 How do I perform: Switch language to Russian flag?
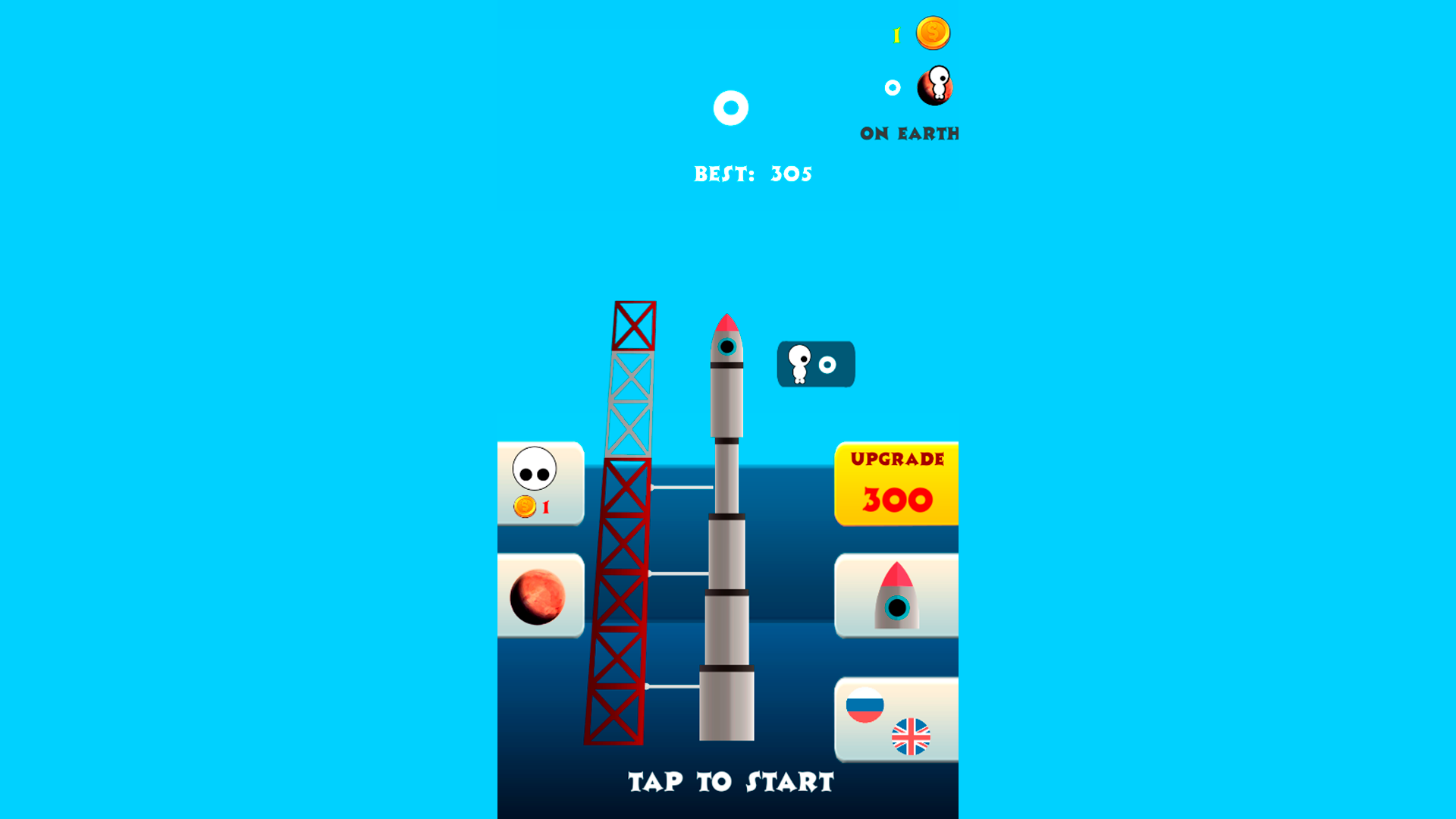point(864,705)
